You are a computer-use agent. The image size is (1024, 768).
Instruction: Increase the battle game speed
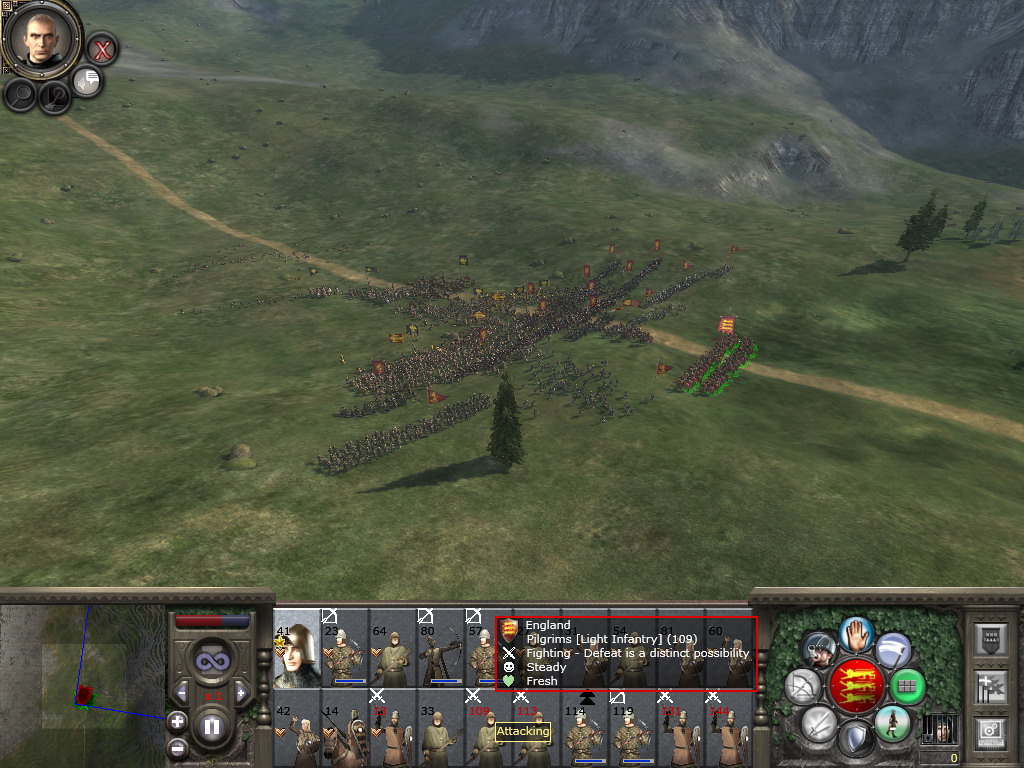coord(240,692)
